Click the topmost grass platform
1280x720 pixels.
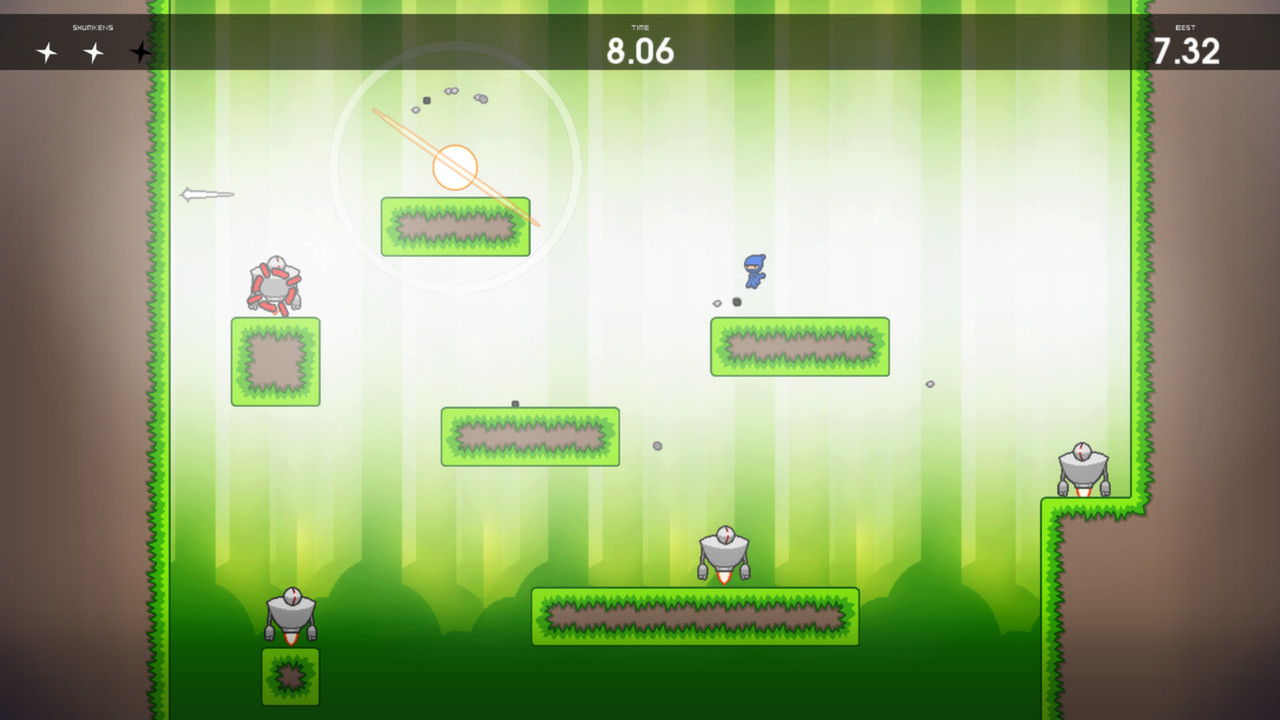[455, 225]
